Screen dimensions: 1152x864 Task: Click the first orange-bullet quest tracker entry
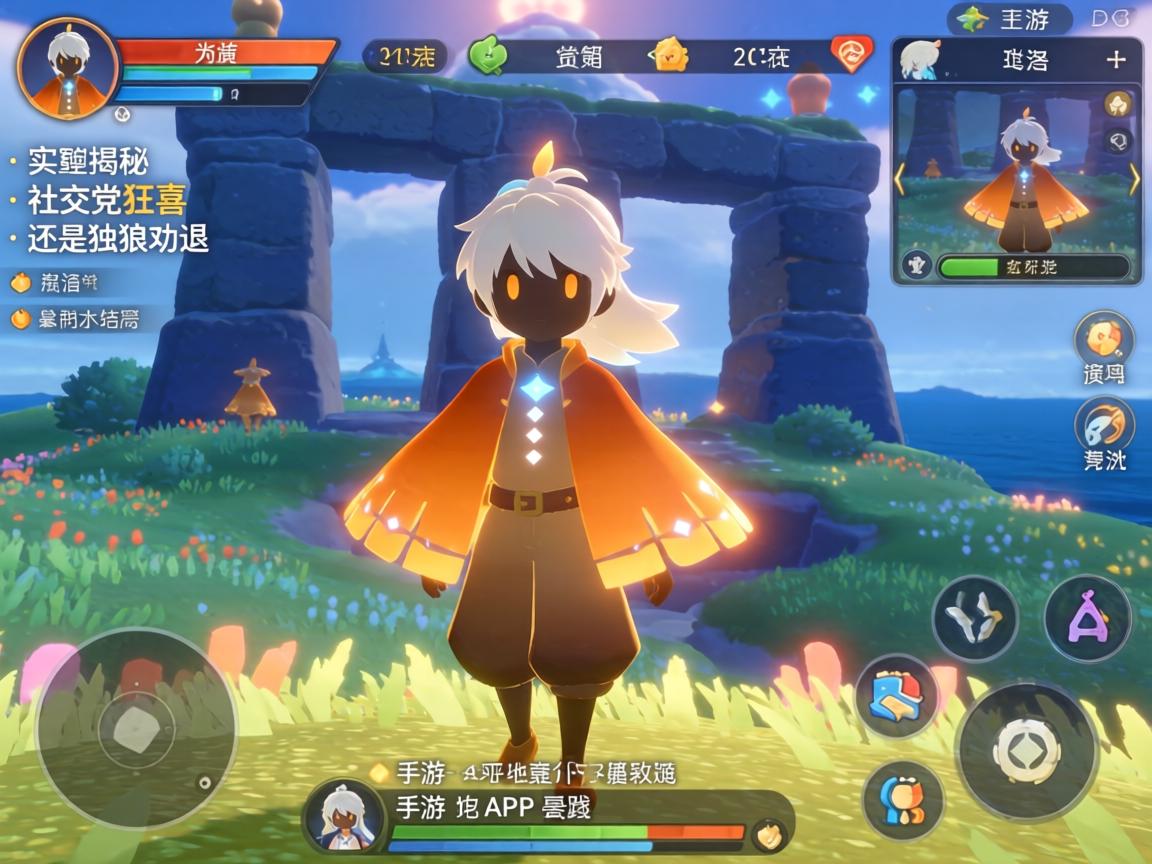(x=60, y=283)
